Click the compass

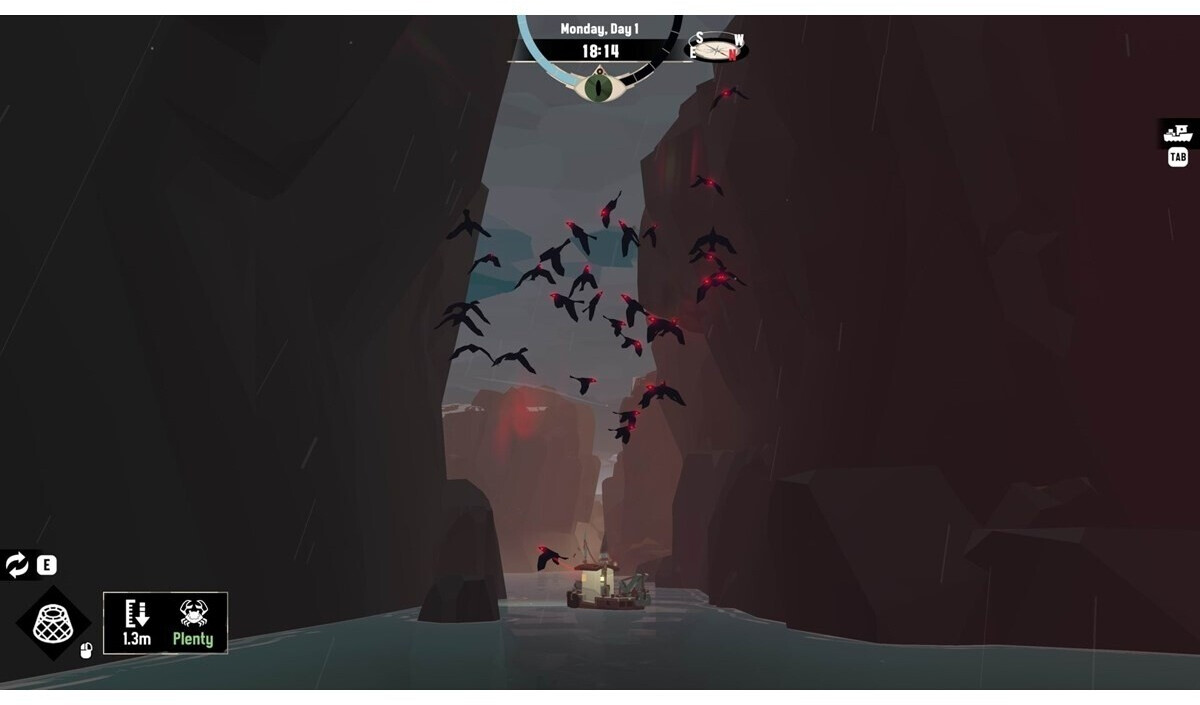pyautogui.click(x=717, y=47)
